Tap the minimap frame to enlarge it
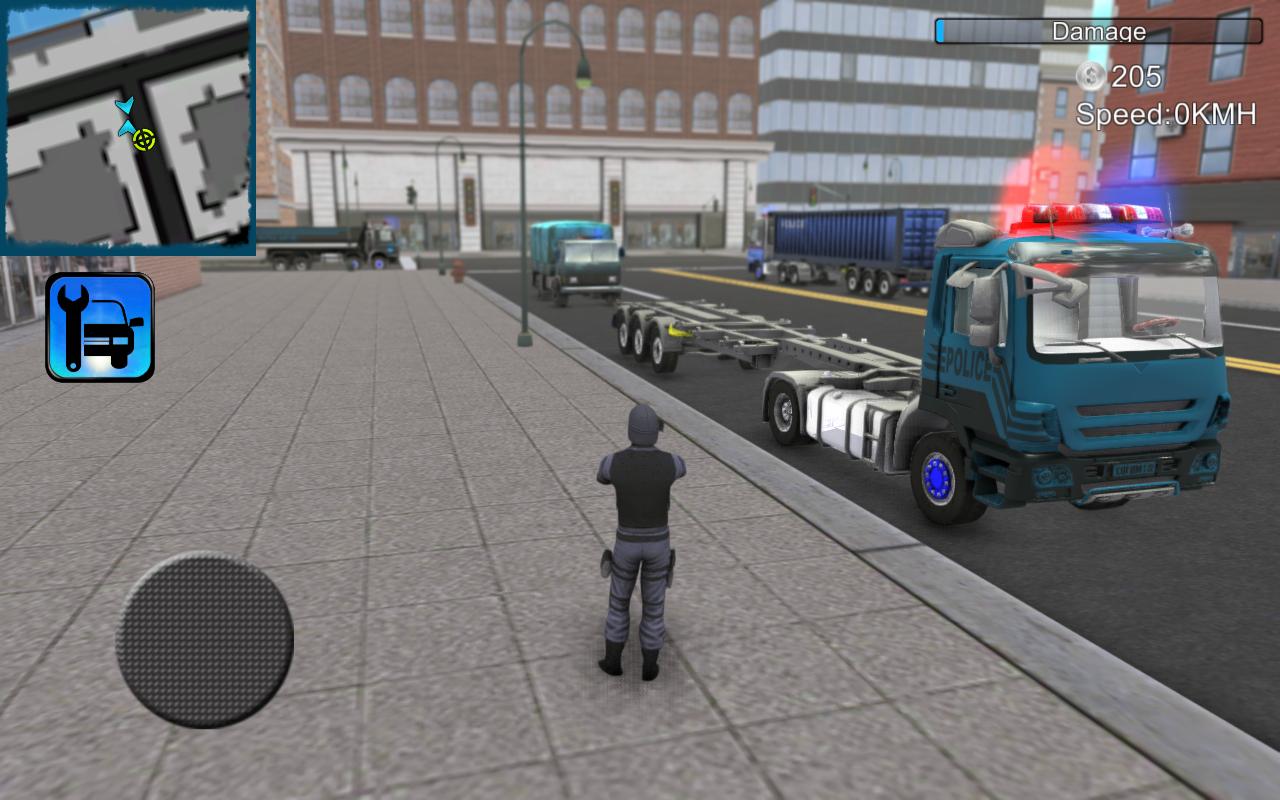 [x=128, y=128]
